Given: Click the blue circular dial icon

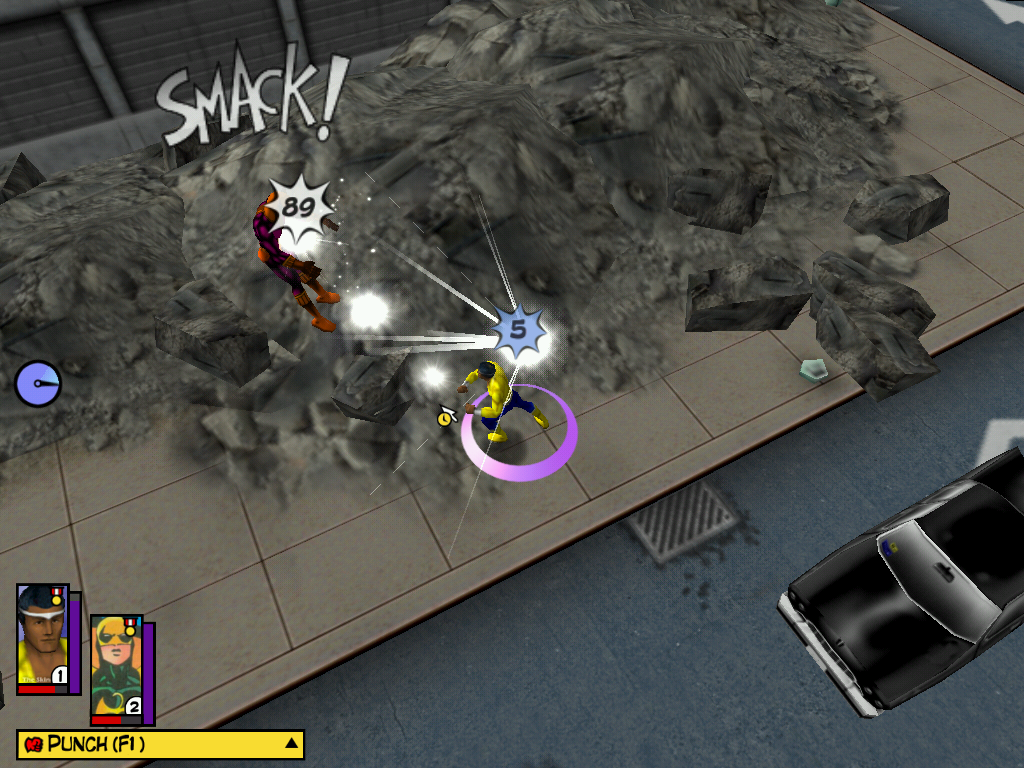Looking at the screenshot, I should [x=38, y=383].
